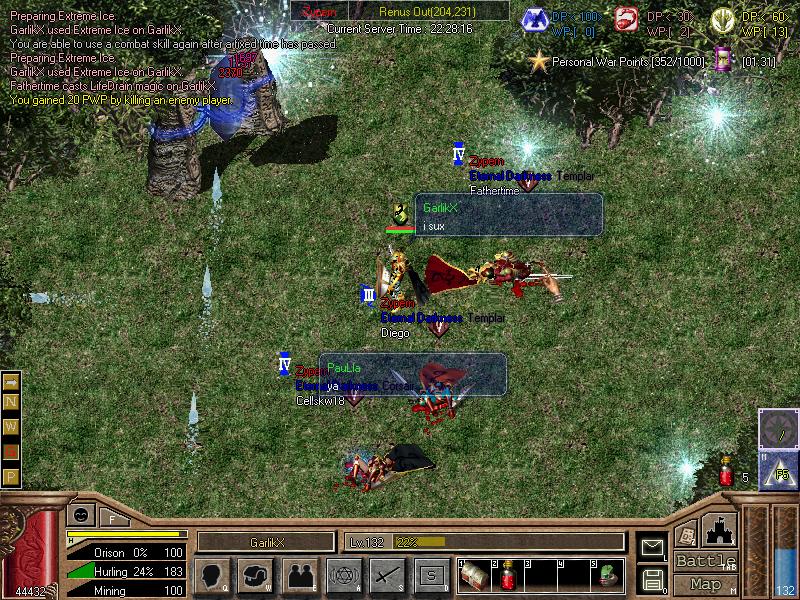Open the mail envelope icon
Viewport: 800px width, 600px height.
point(653,546)
